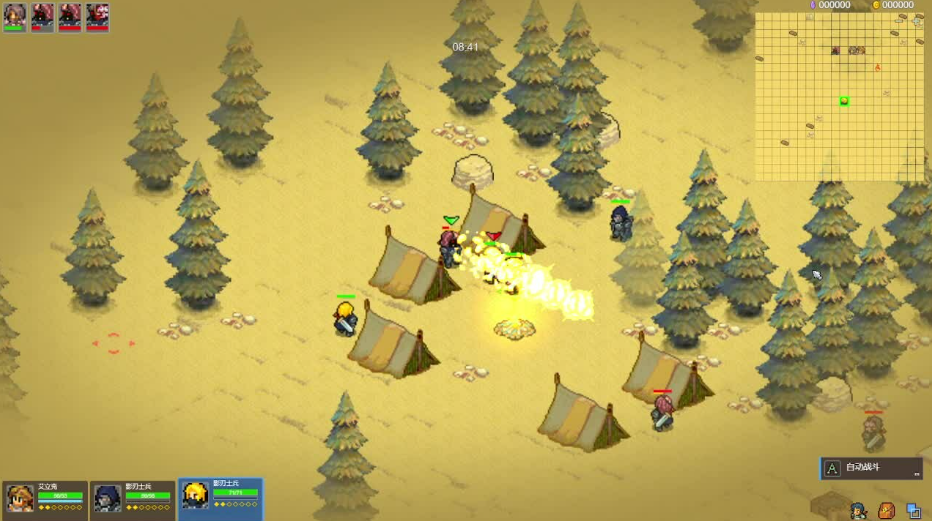The height and width of the screenshot is (521, 932).
Task: Open the blue-haired character icon
Action: tap(858, 511)
